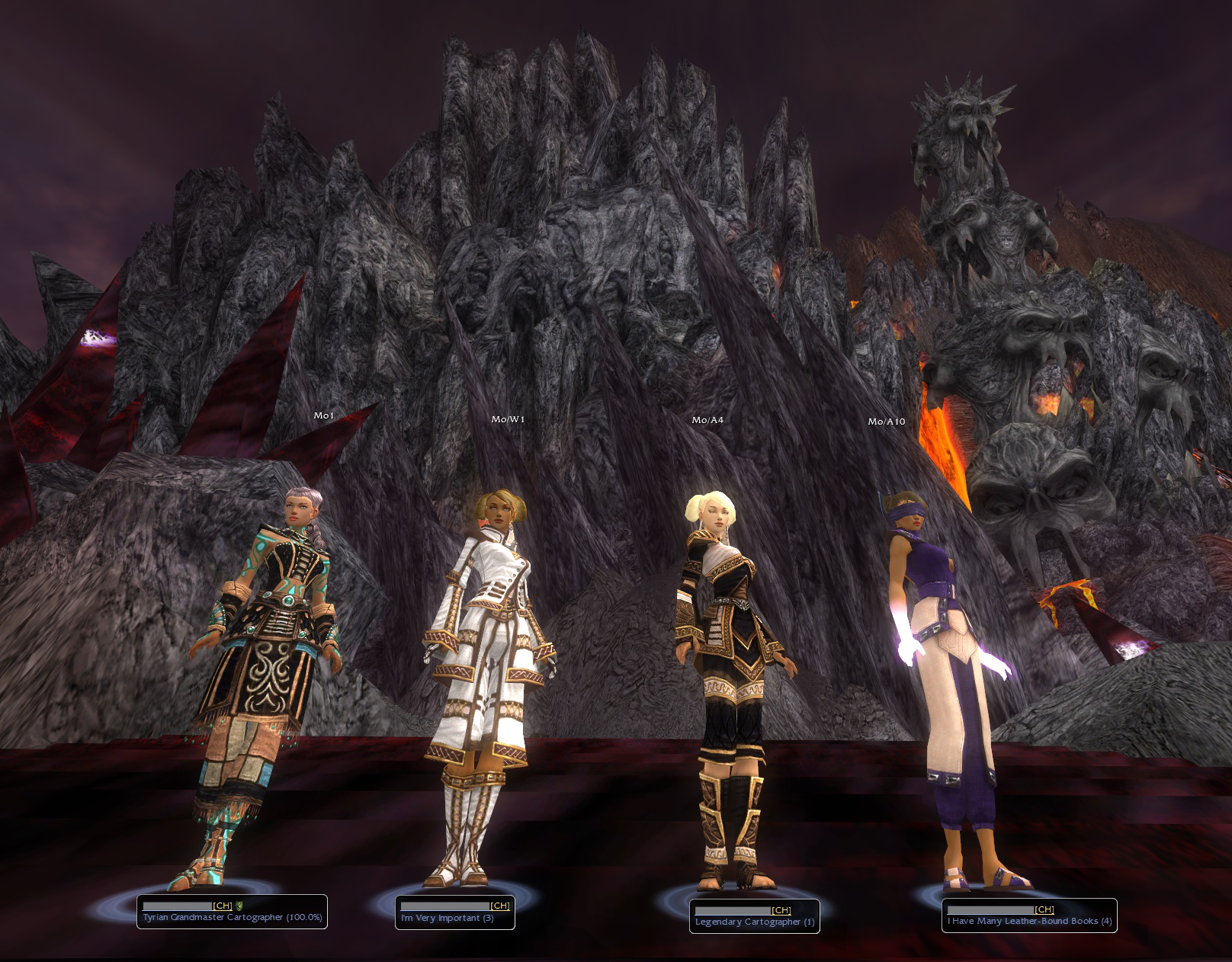The height and width of the screenshot is (962, 1232).
Task: Target the Legendary Cartographer player nameplate
Action: pos(754,916)
